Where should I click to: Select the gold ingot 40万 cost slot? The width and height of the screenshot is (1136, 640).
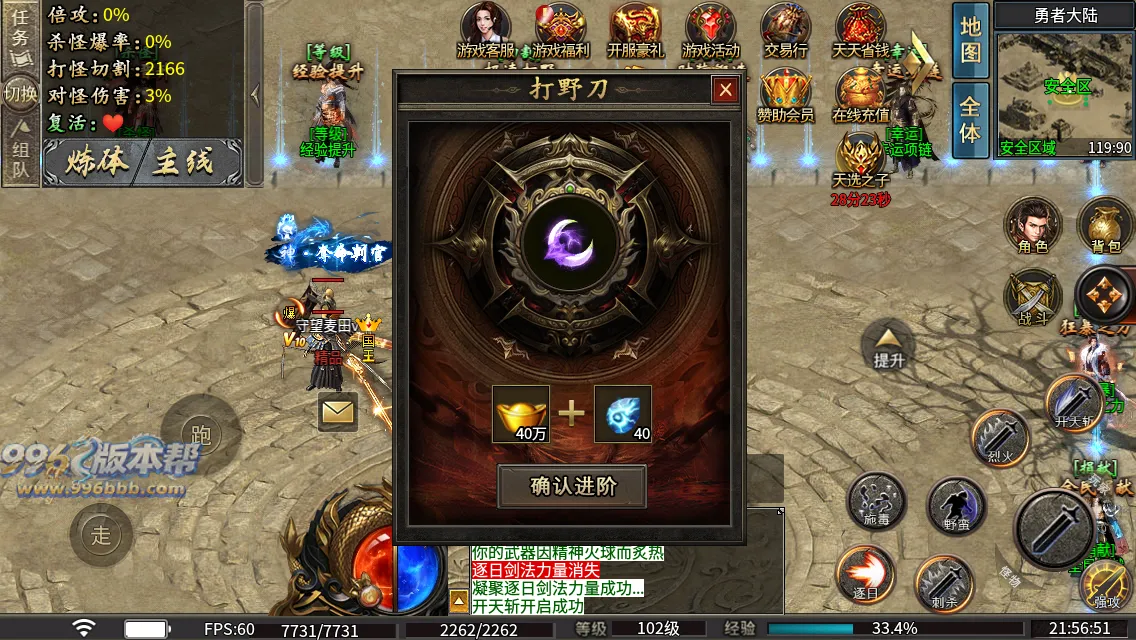pos(521,413)
